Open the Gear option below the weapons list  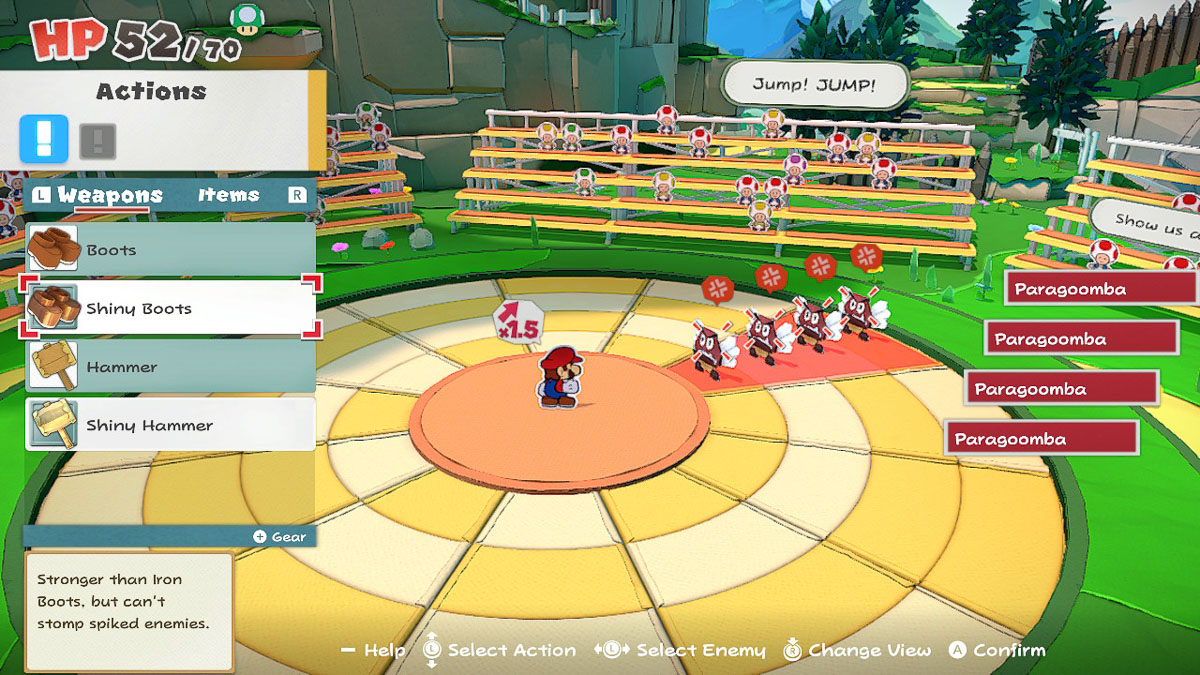[x=280, y=537]
